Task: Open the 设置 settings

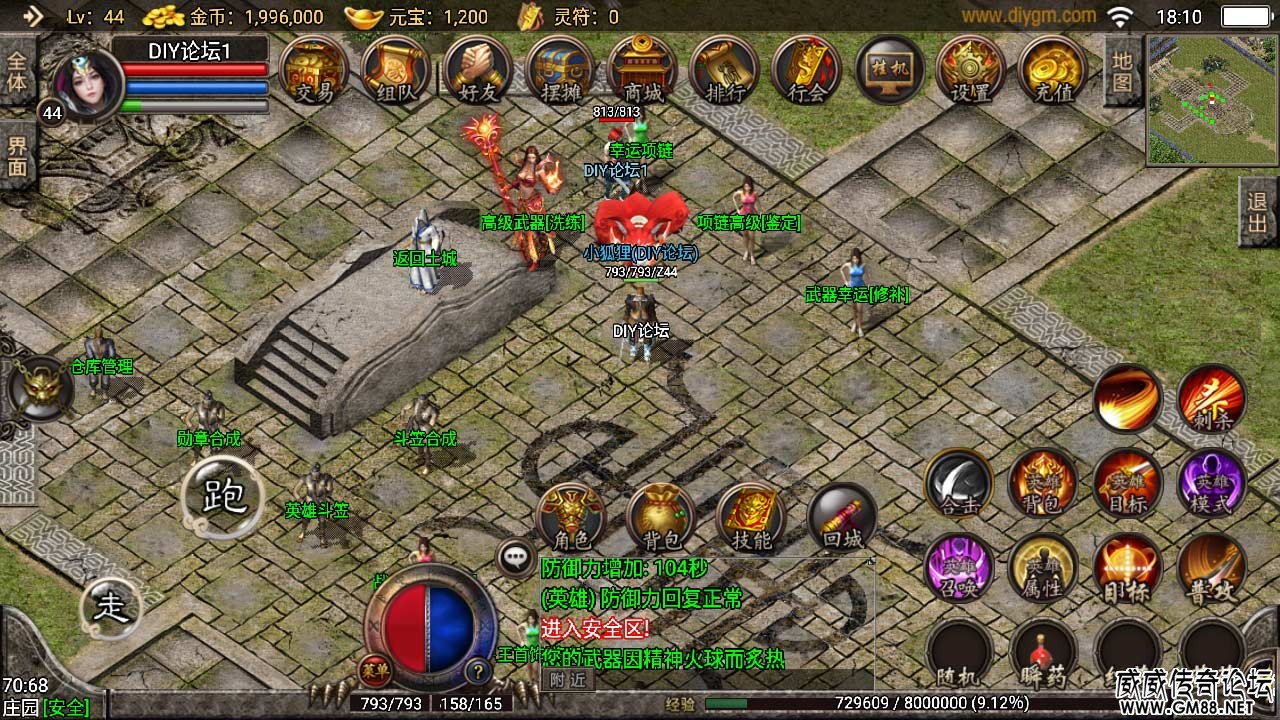Action: 970,70
